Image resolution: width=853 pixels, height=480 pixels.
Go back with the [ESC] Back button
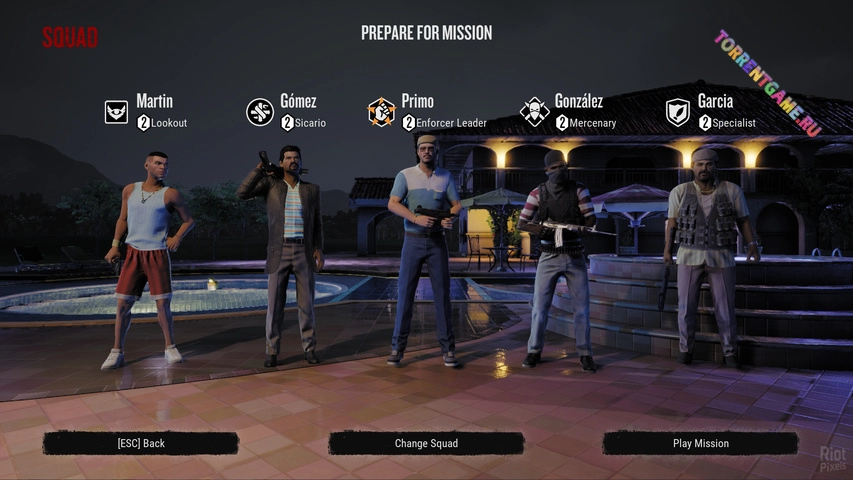coord(140,443)
